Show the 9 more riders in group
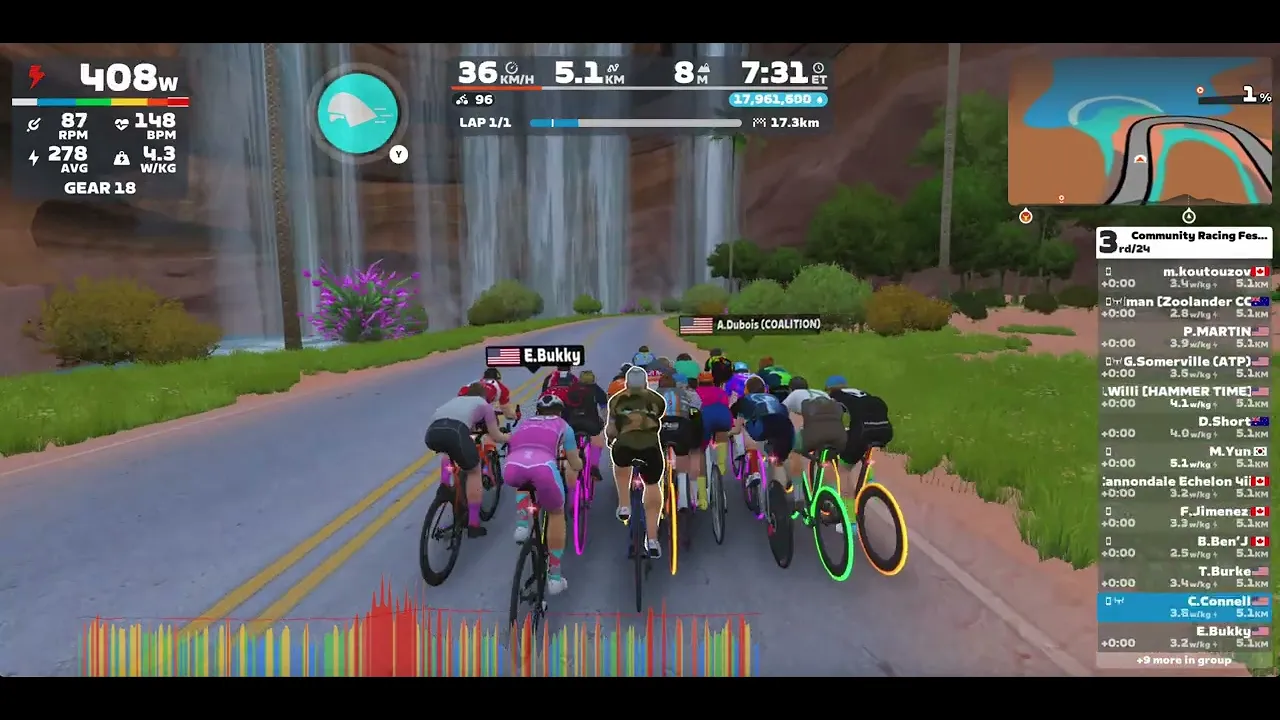Screen dimensions: 1280x720 tap(1184, 661)
